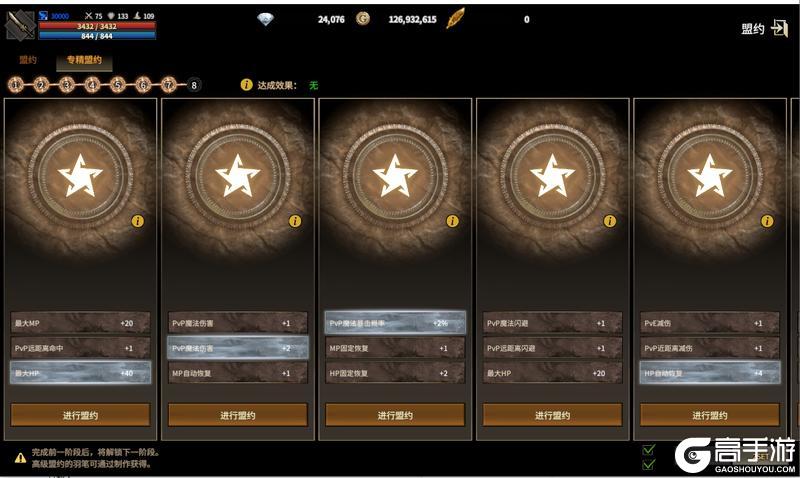
Task: Exit the covenant screen via door icon
Action: click(x=781, y=28)
